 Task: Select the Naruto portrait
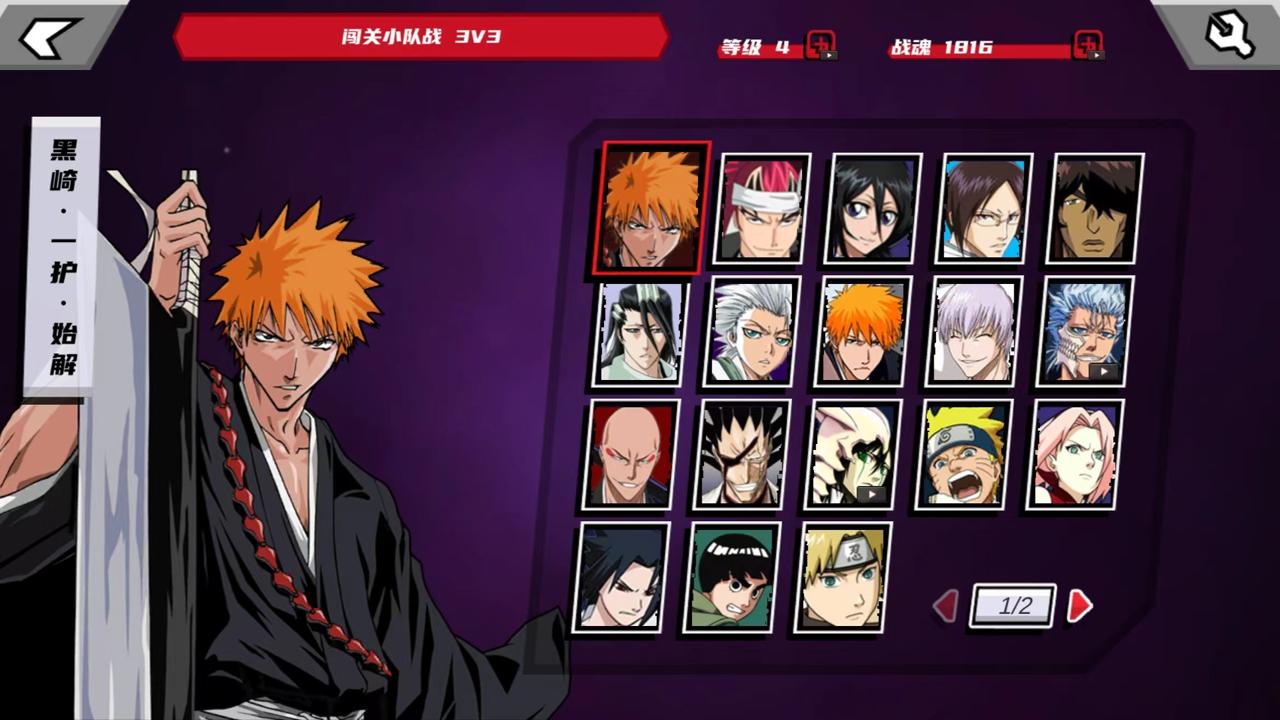(x=964, y=454)
